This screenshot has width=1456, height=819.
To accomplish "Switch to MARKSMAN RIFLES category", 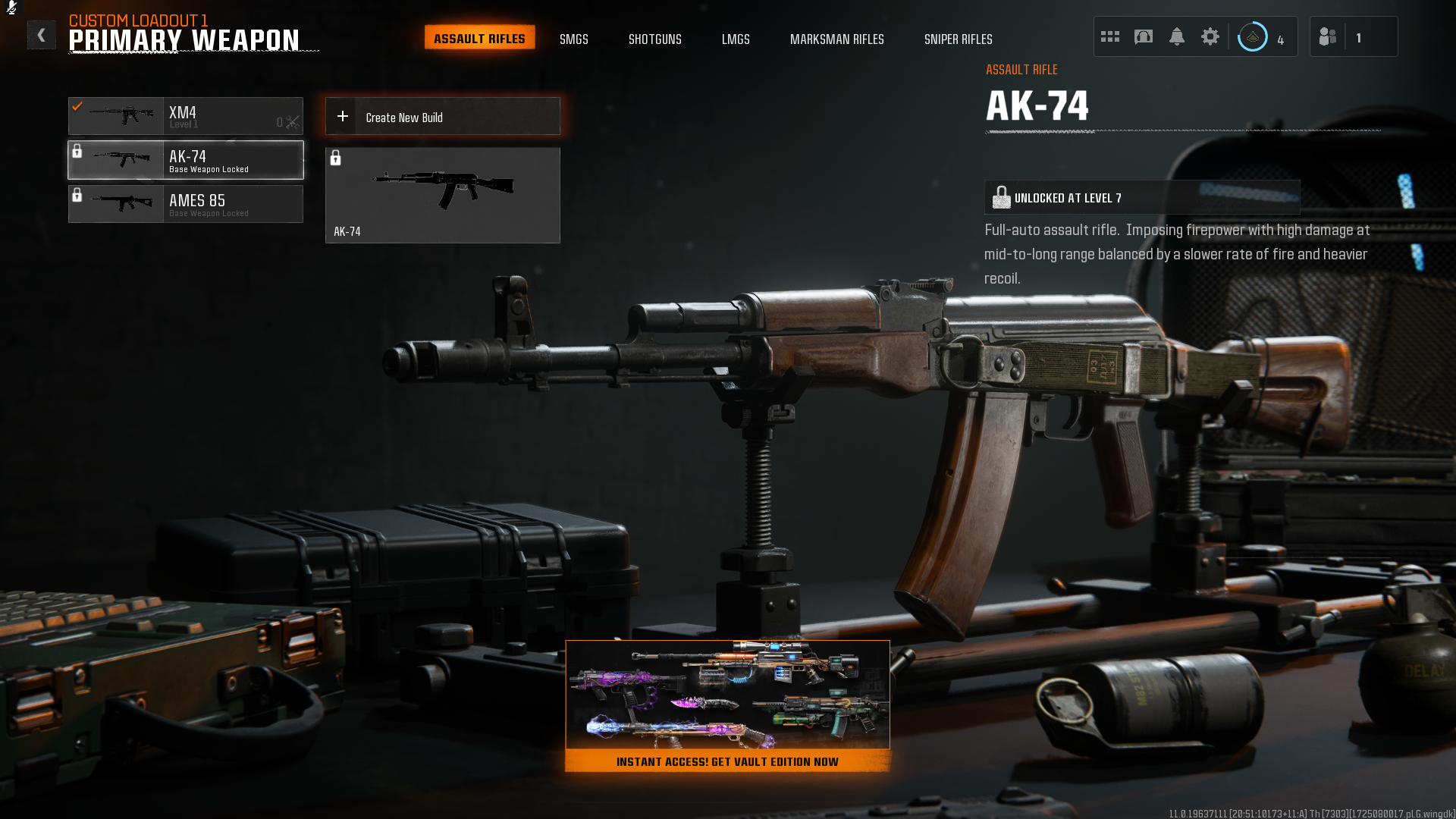I will 837,39.
